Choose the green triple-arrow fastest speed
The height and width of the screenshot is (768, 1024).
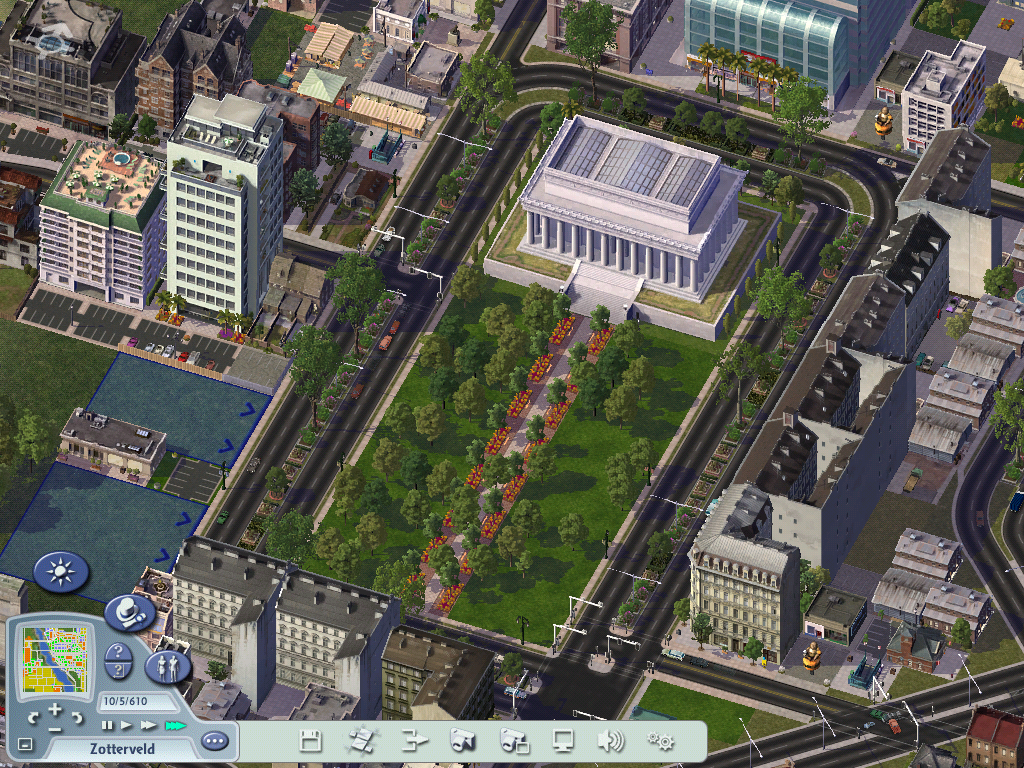[x=175, y=724]
